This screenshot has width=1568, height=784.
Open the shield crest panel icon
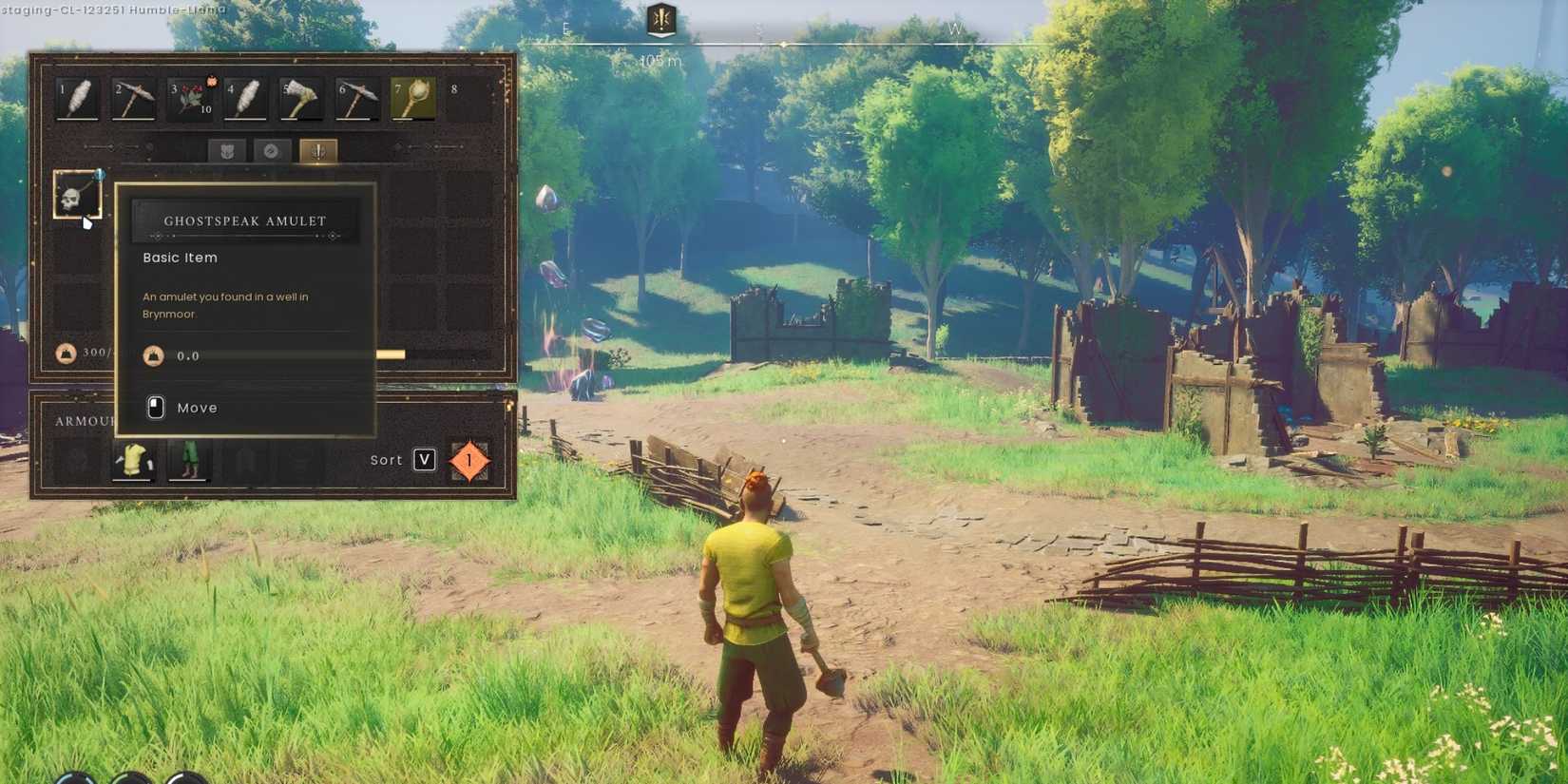coord(225,150)
